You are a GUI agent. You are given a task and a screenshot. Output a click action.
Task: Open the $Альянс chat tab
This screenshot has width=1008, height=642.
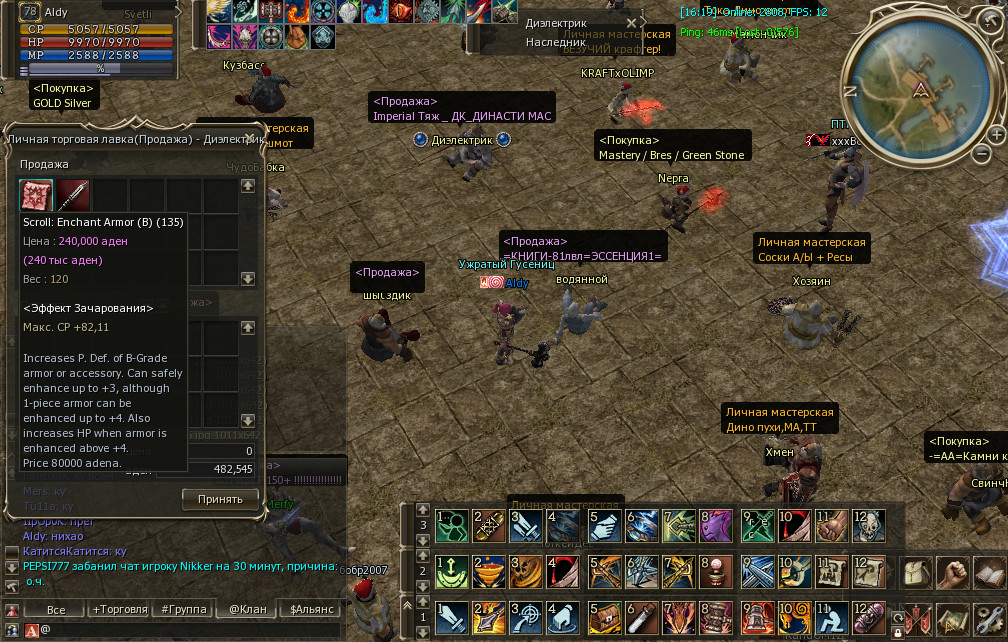[311, 609]
